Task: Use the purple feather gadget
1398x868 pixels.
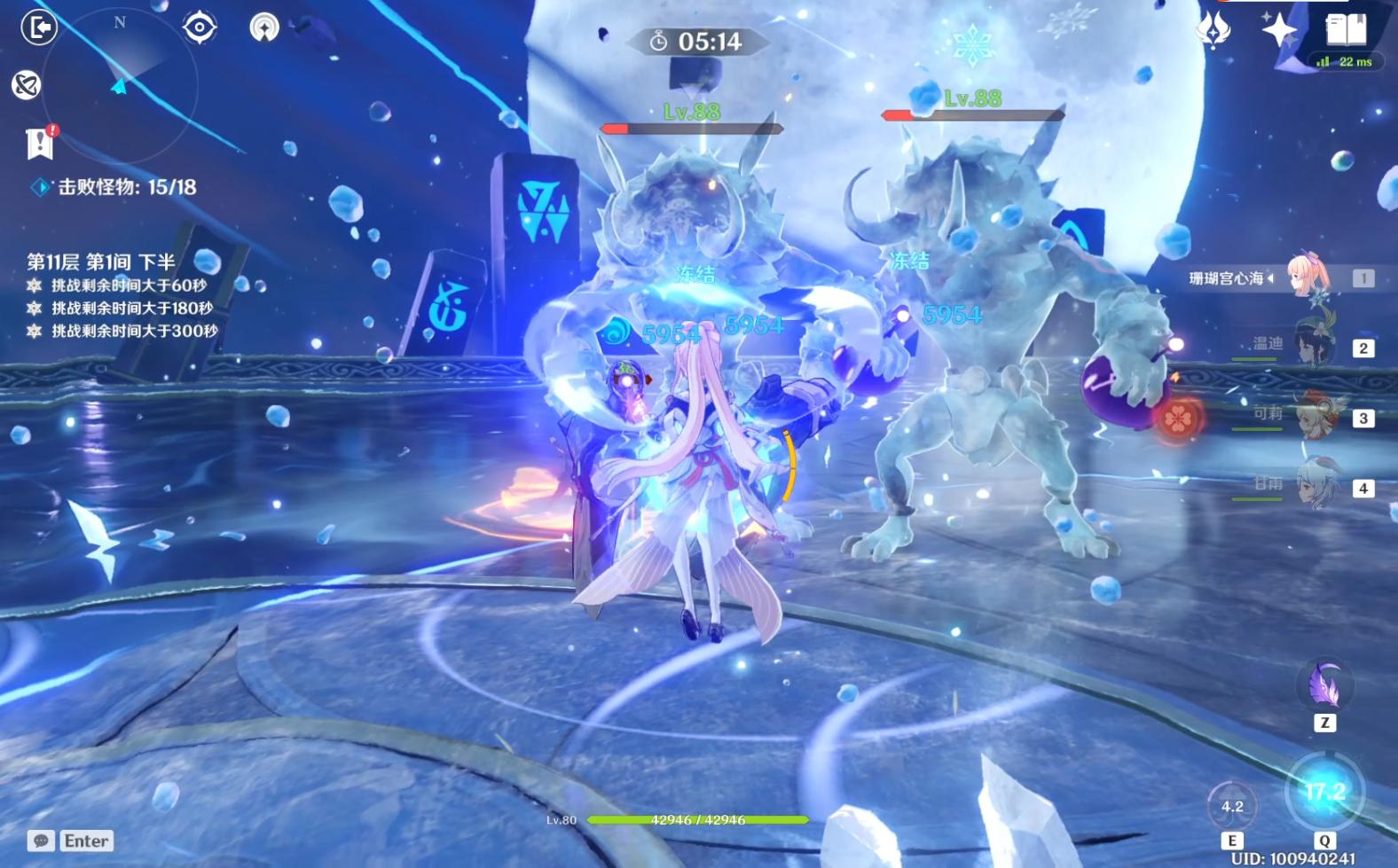Action: [1324, 685]
